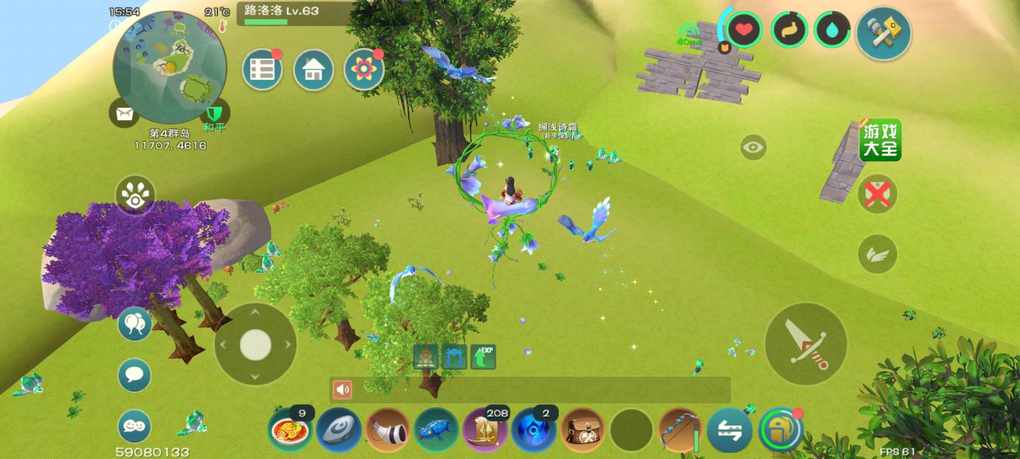The image size is (1020, 459).
Task: Open the chat speech bubble
Action: pos(135,375)
